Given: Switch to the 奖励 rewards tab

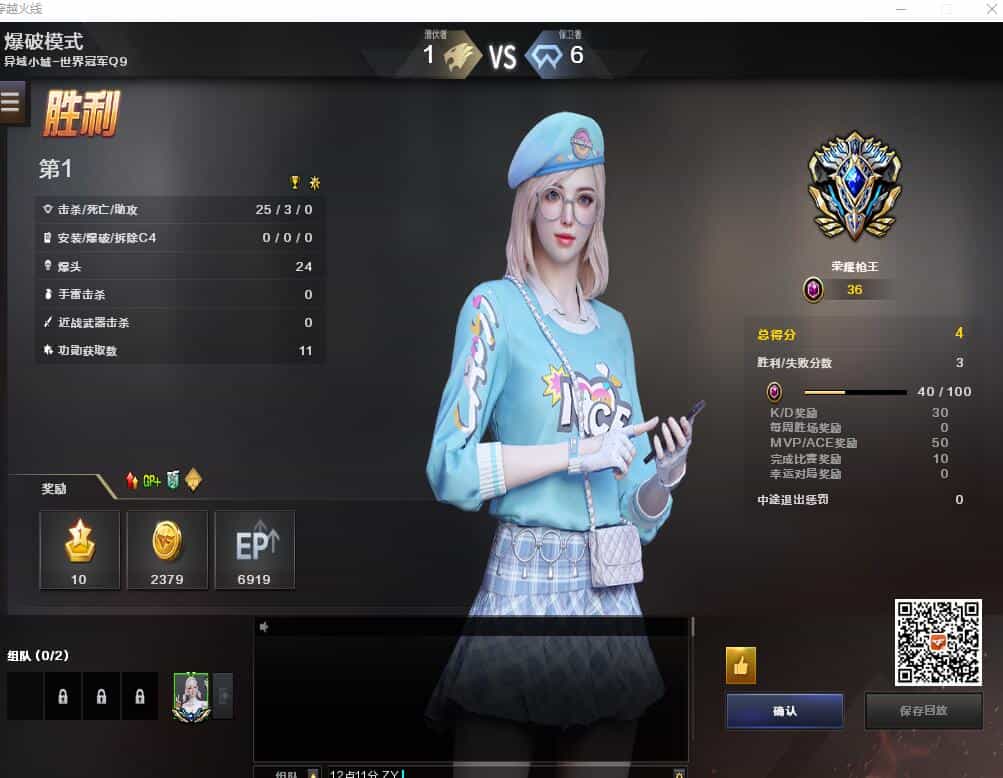Looking at the screenshot, I should (x=54, y=489).
